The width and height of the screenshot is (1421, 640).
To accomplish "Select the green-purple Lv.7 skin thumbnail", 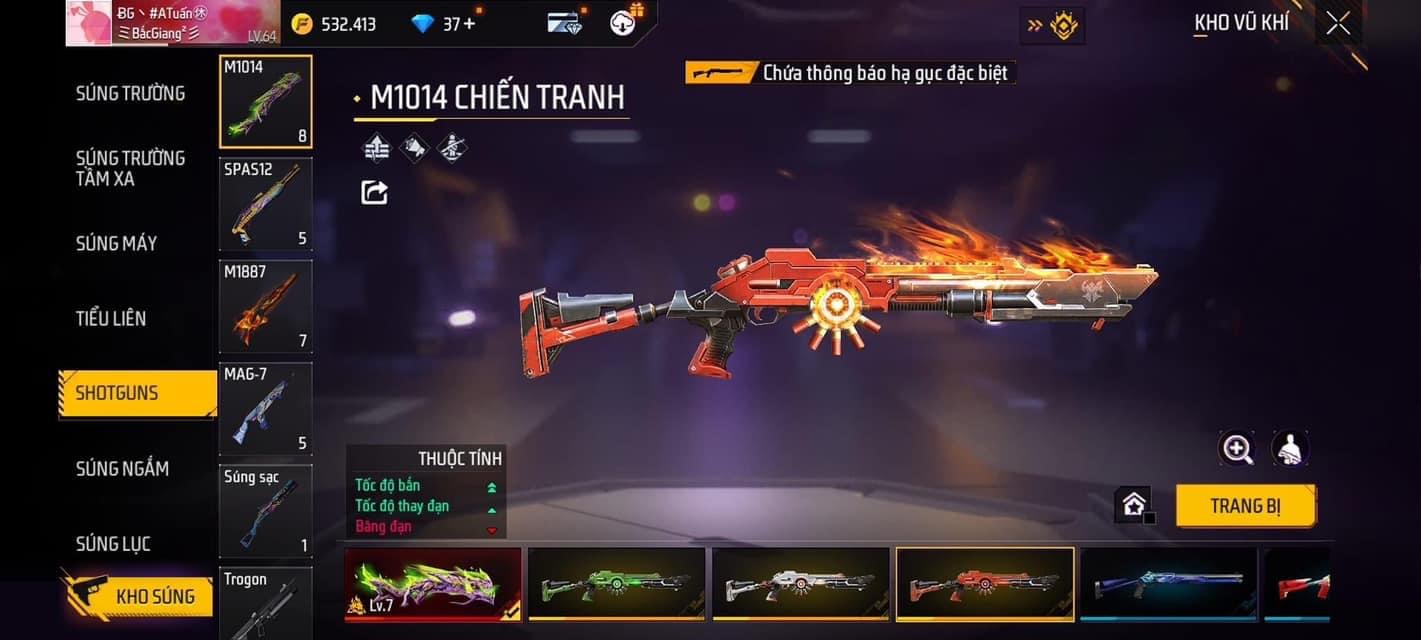I will point(433,584).
